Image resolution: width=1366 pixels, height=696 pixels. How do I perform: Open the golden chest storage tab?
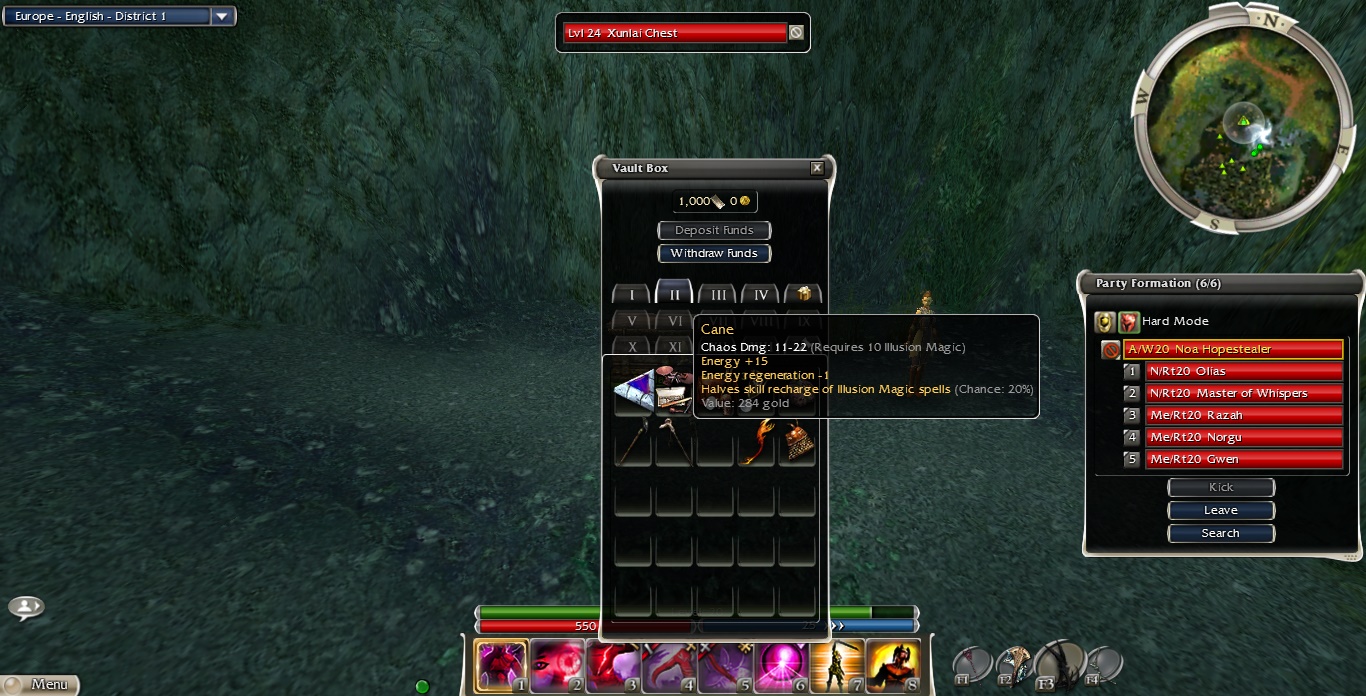tap(803, 294)
